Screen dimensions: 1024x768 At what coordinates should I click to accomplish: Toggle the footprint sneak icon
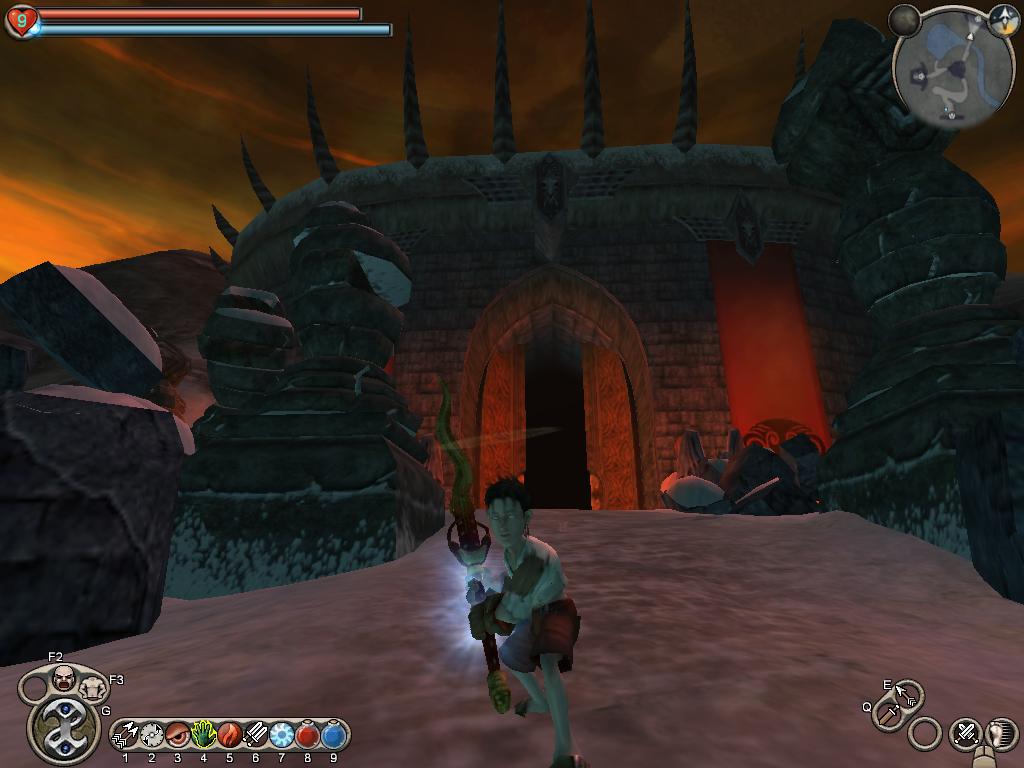pyautogui.click(x=1001, y=734)
